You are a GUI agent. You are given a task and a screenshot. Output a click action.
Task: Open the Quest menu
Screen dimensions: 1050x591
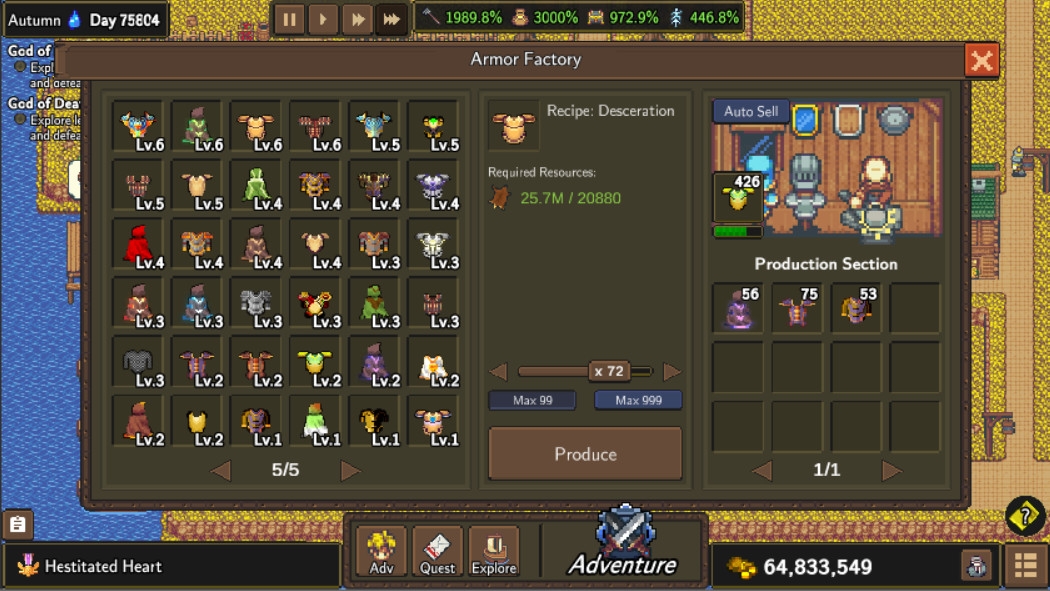coord(438,551)
